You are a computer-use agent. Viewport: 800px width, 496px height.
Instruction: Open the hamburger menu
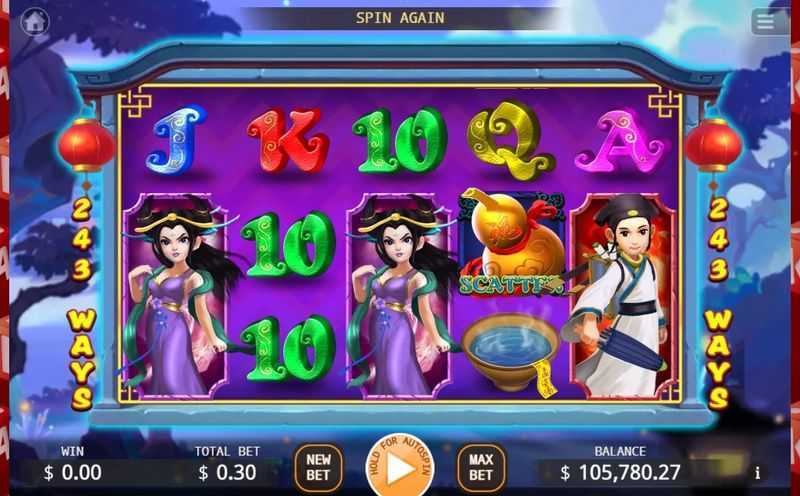(x=768, y=21)
